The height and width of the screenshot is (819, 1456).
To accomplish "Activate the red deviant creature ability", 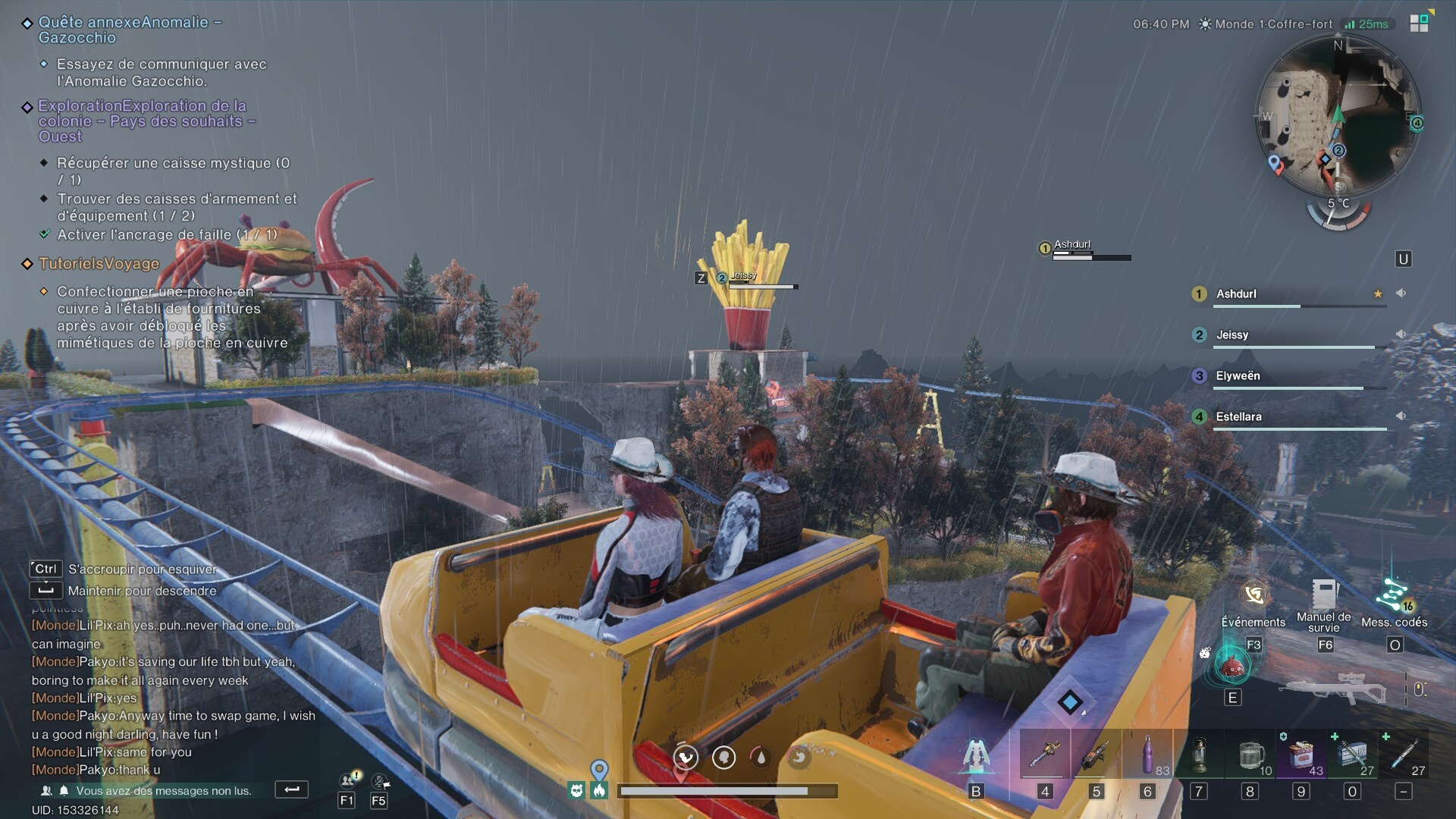I will [x=1232, y=665].
